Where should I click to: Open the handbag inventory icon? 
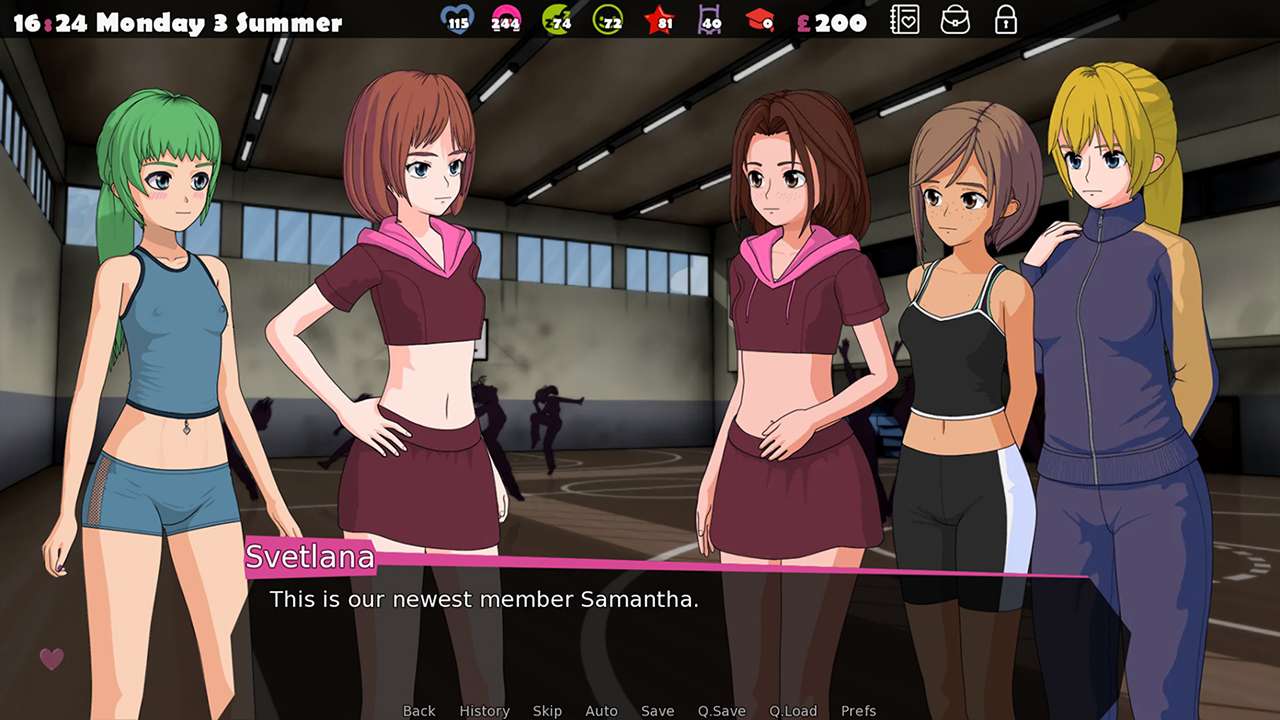tap(956, 20)
